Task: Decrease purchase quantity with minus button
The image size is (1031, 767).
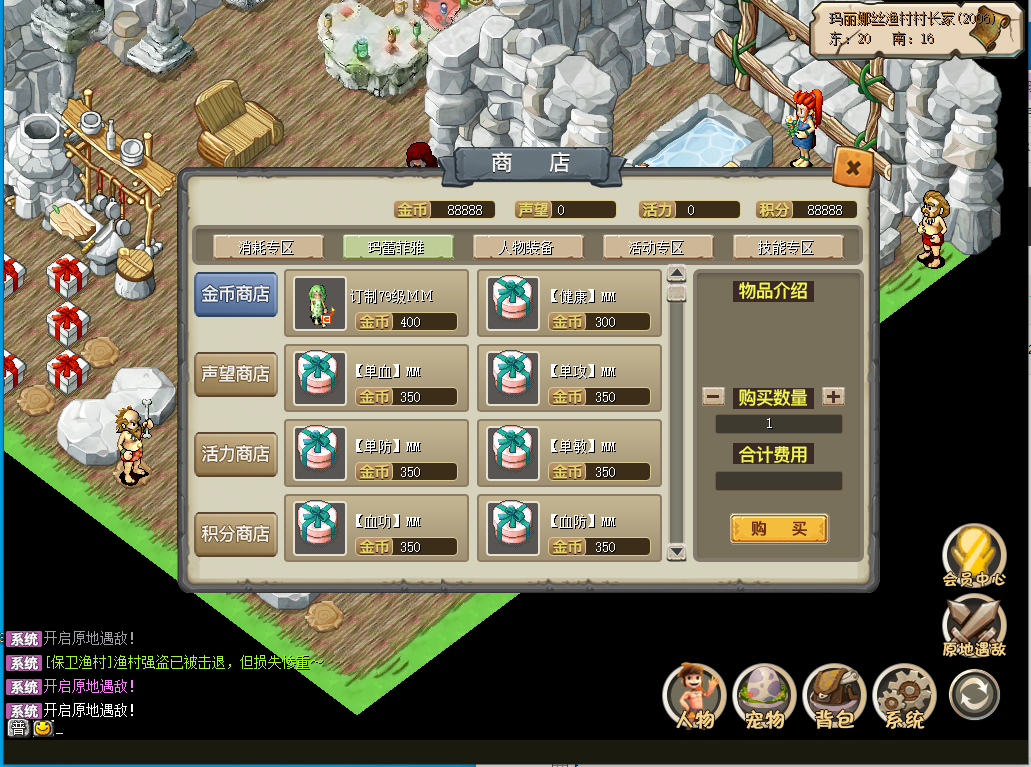Action: tap(713, 396)
